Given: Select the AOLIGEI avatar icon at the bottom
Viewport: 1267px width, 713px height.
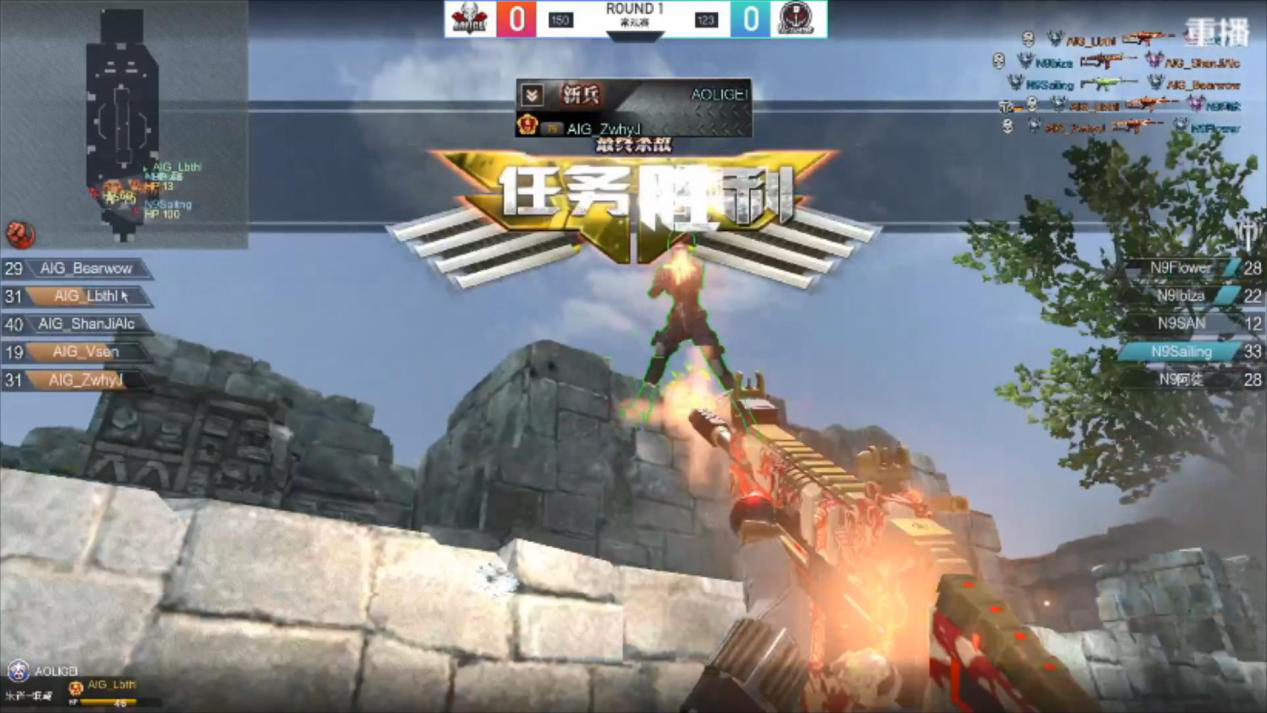Looking at the screenshot, I should click(x=18, y=670).
